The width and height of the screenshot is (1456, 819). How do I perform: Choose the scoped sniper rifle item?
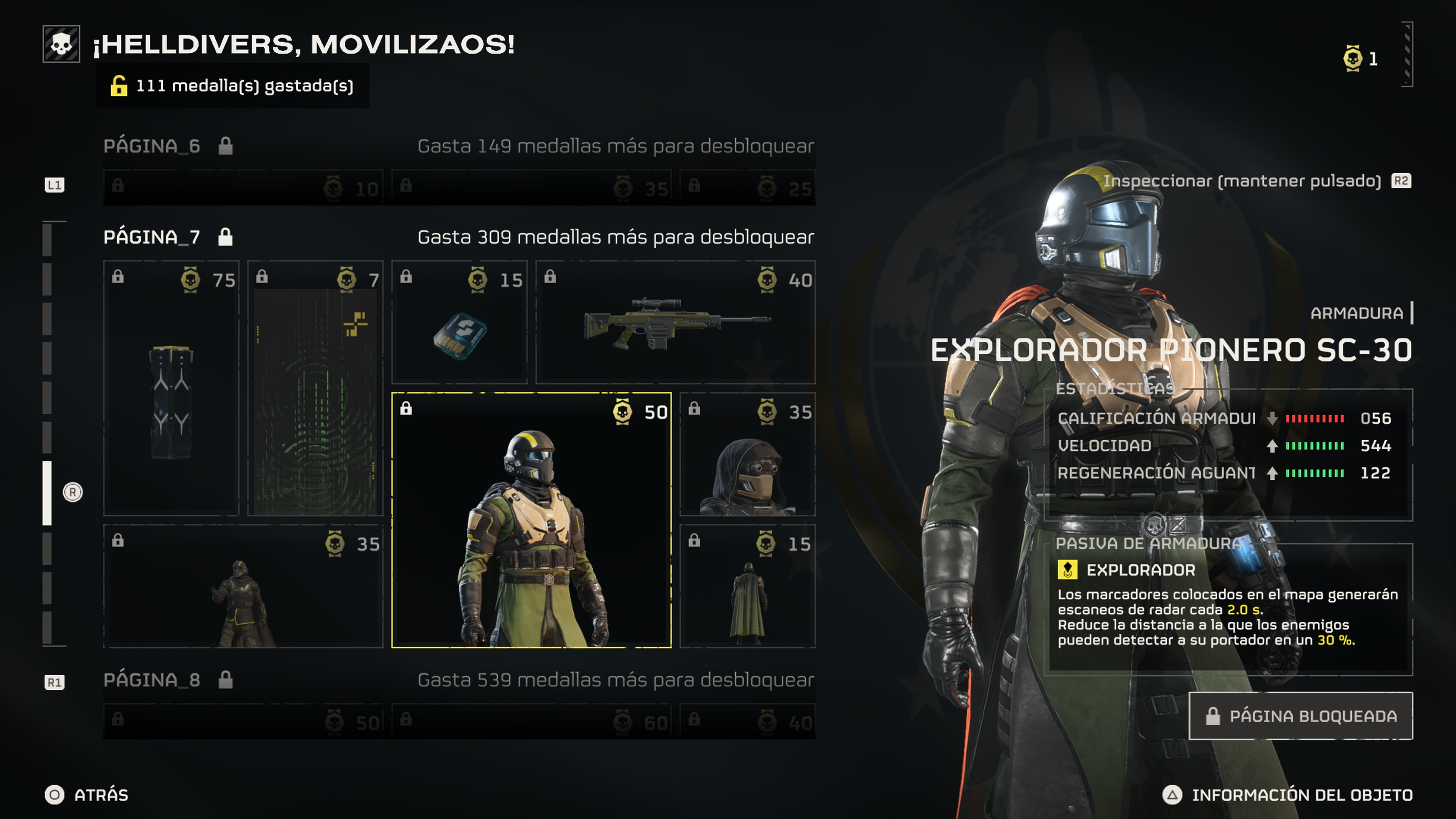[675, 322]
